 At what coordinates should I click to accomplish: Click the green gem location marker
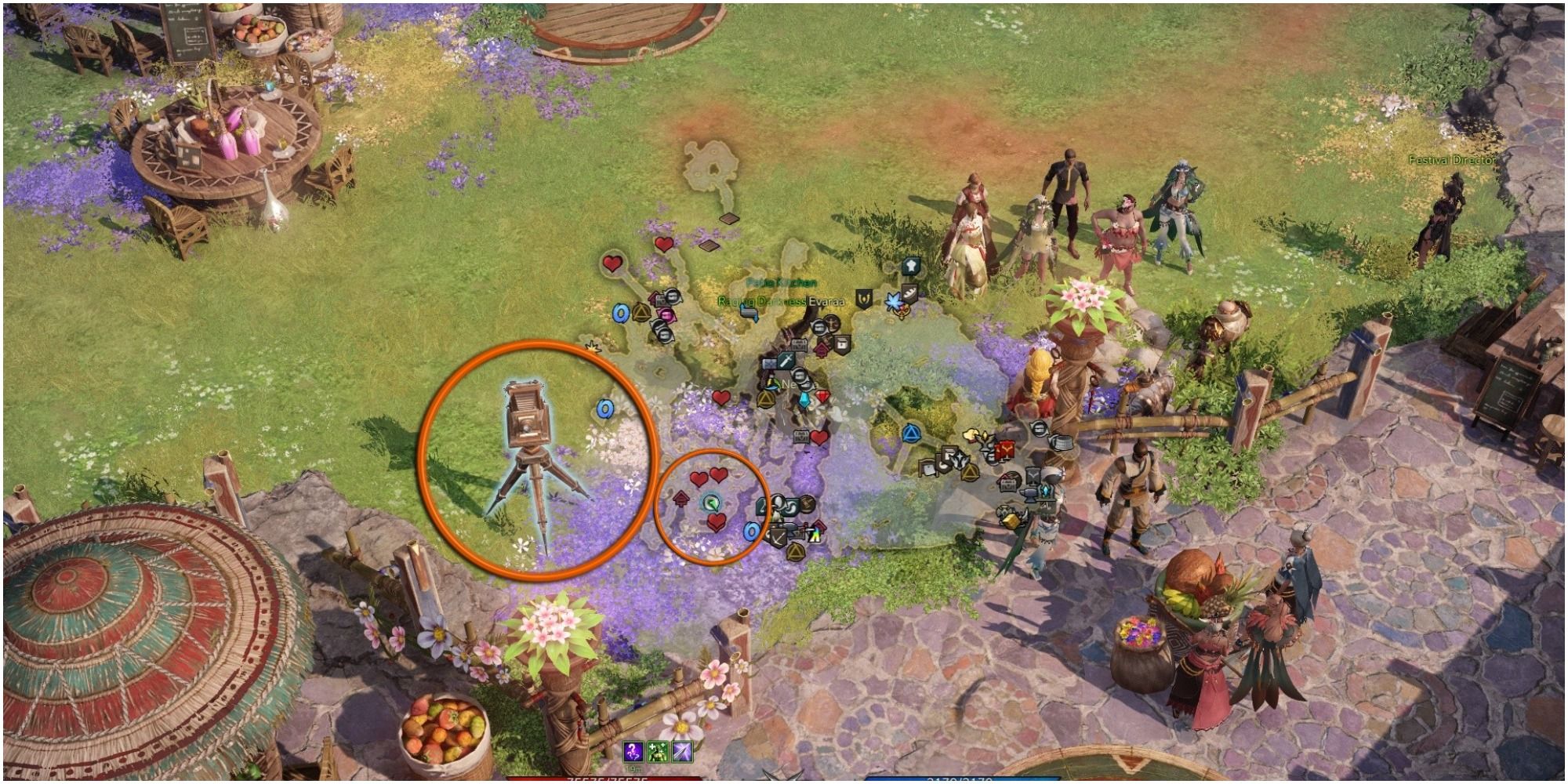[713, 502]
